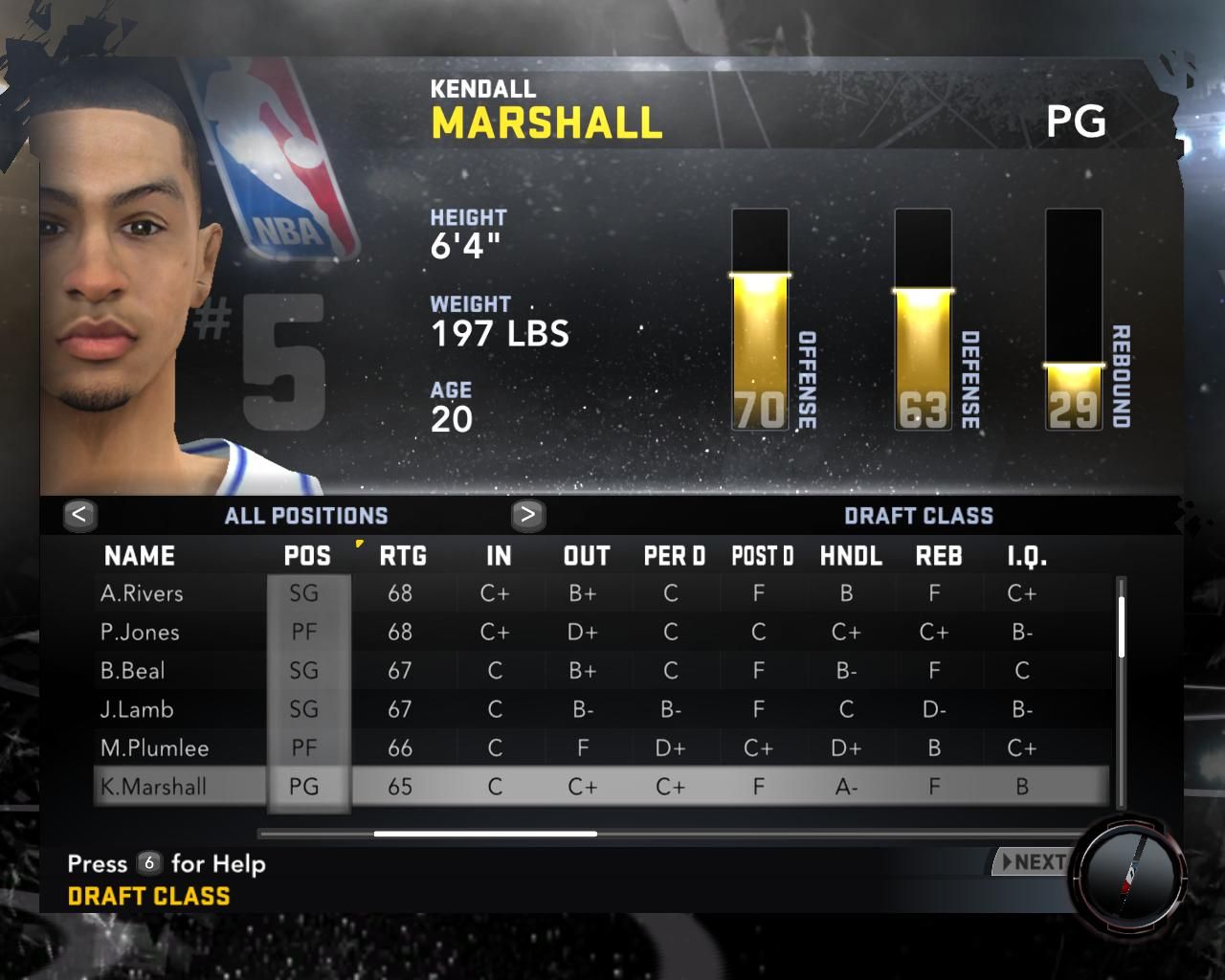Sort by the PER D column header
Image resolution: width=1225 pixels, height=980 pixels.
coord(674,556)
